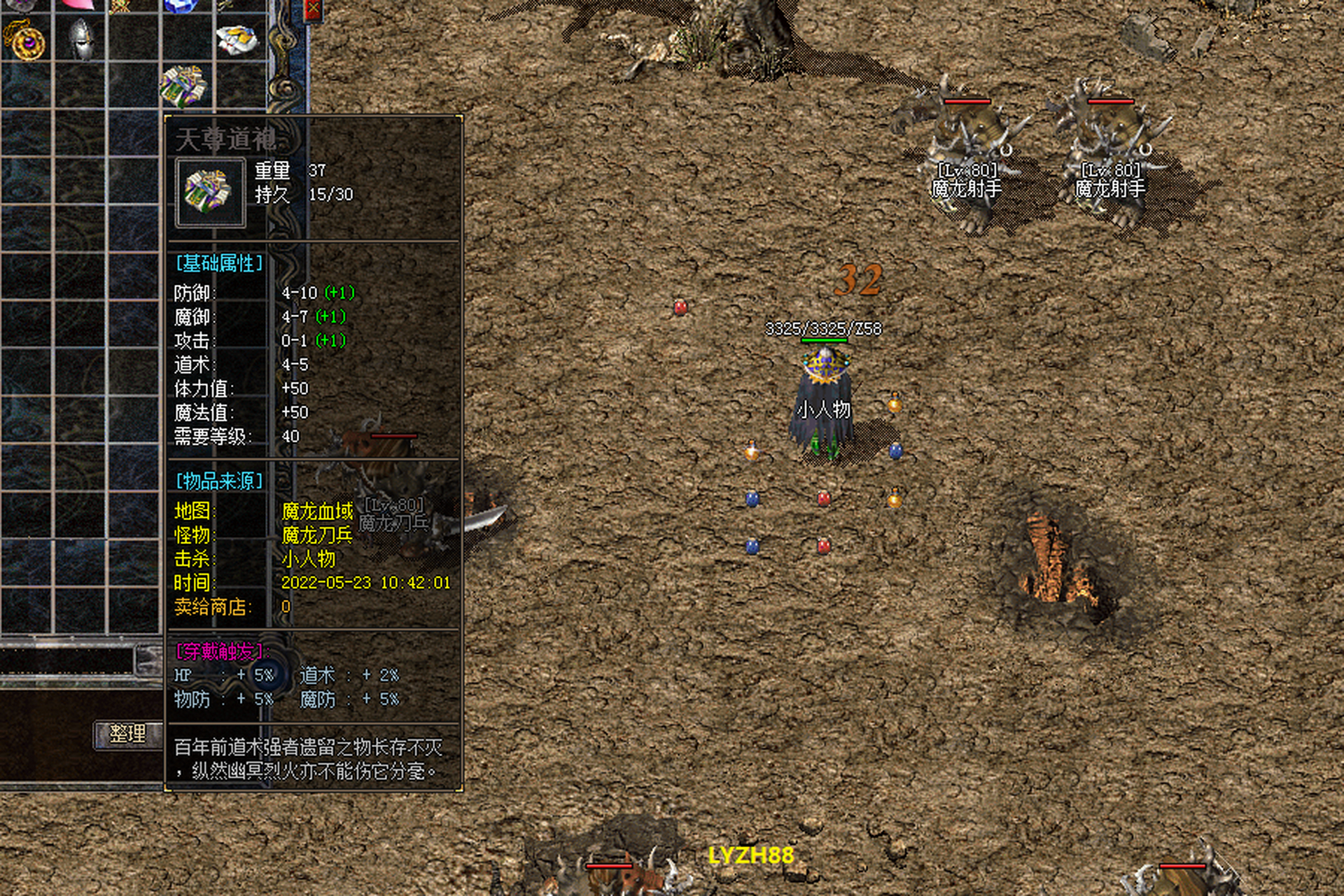The height and width of the screenshot is (896, 1344).
Task: Click the 整理 sort button
Action: pos(128,734)
